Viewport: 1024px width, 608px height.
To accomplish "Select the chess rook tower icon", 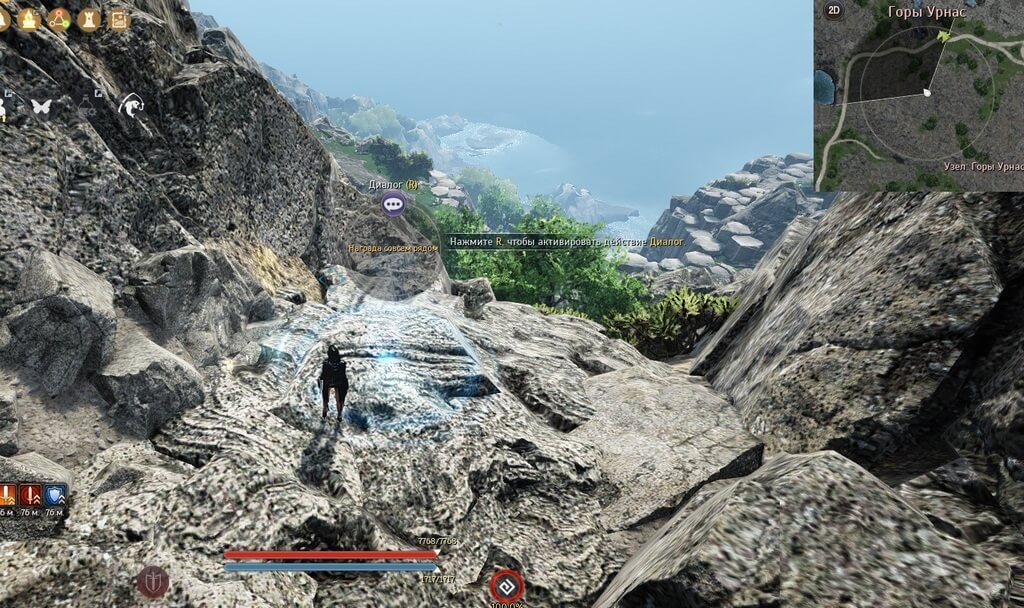I will point(89,18).
